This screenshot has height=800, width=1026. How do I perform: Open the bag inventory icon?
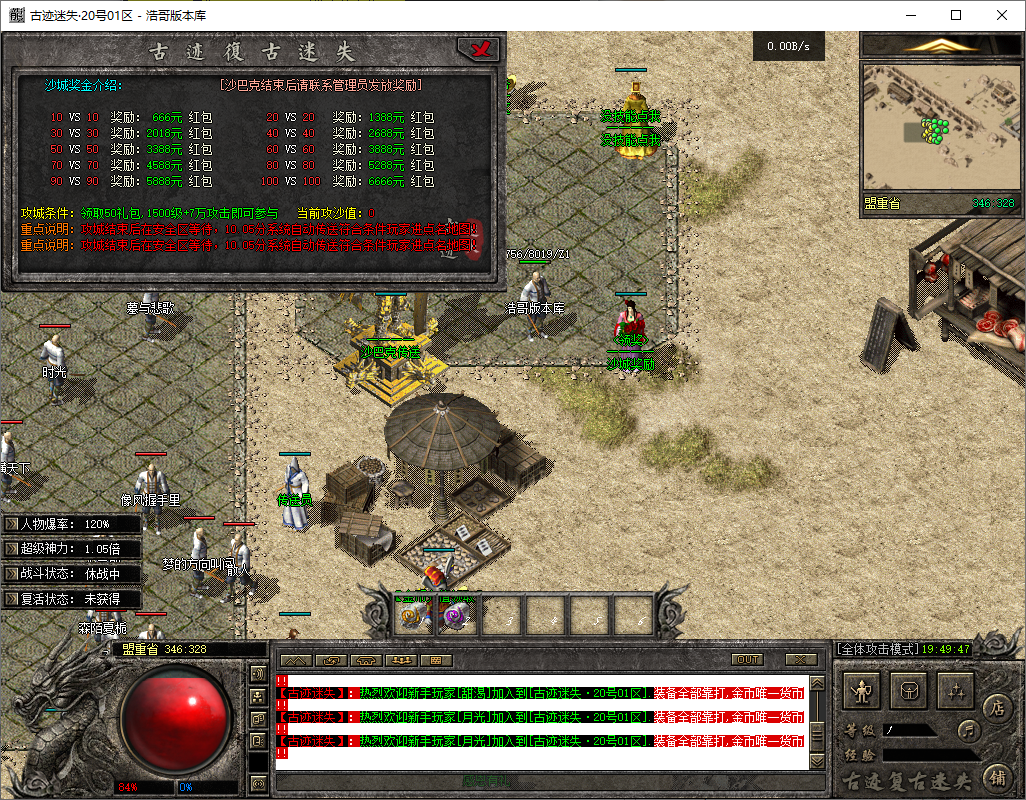point(909,691)
